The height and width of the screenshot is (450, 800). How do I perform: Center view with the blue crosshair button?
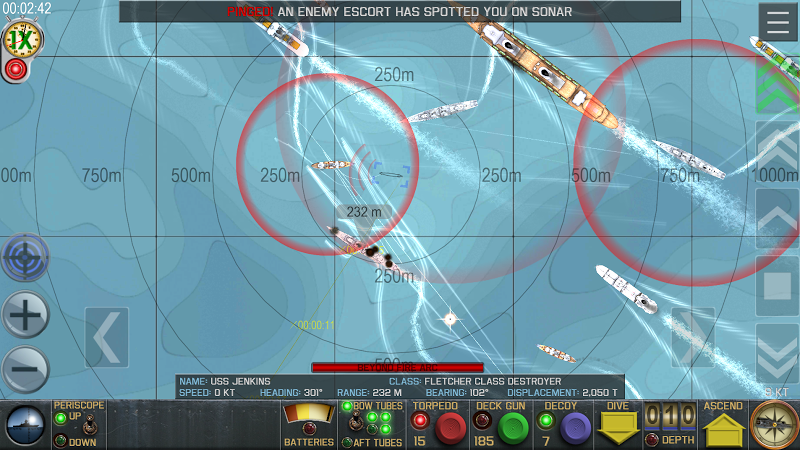click(26, 259)
